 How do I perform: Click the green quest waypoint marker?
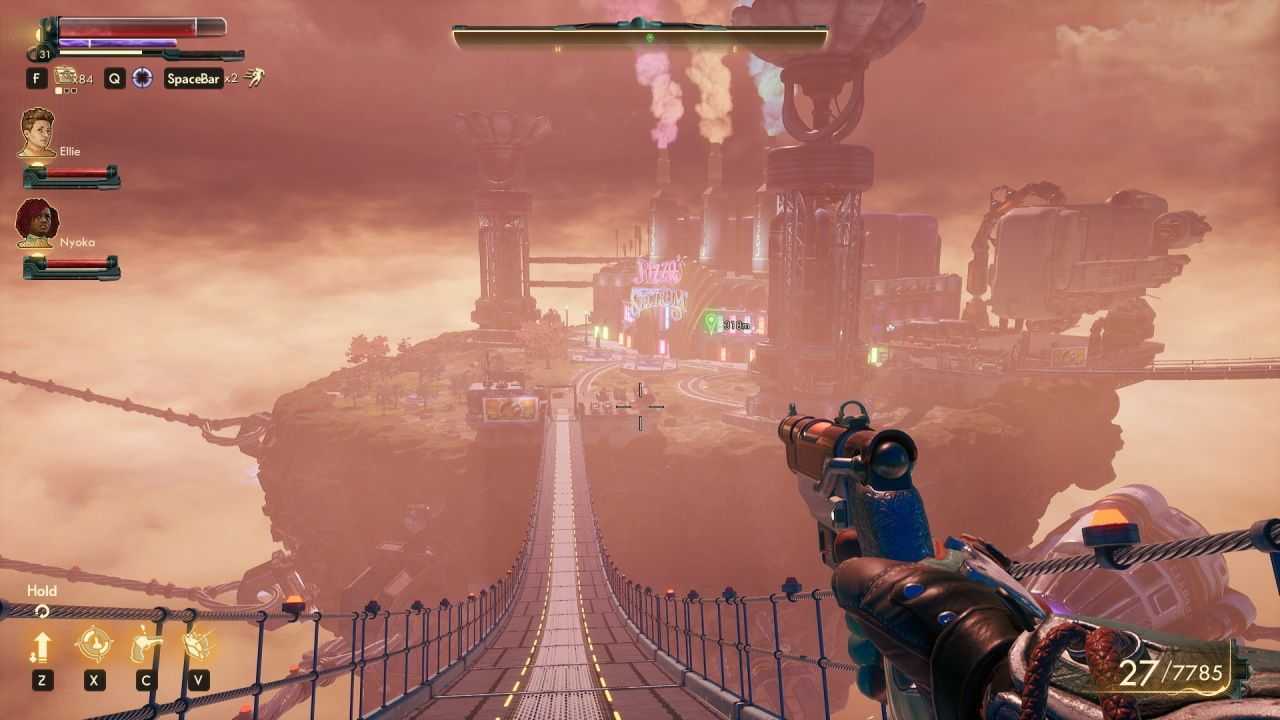click(x=711, y=322)
